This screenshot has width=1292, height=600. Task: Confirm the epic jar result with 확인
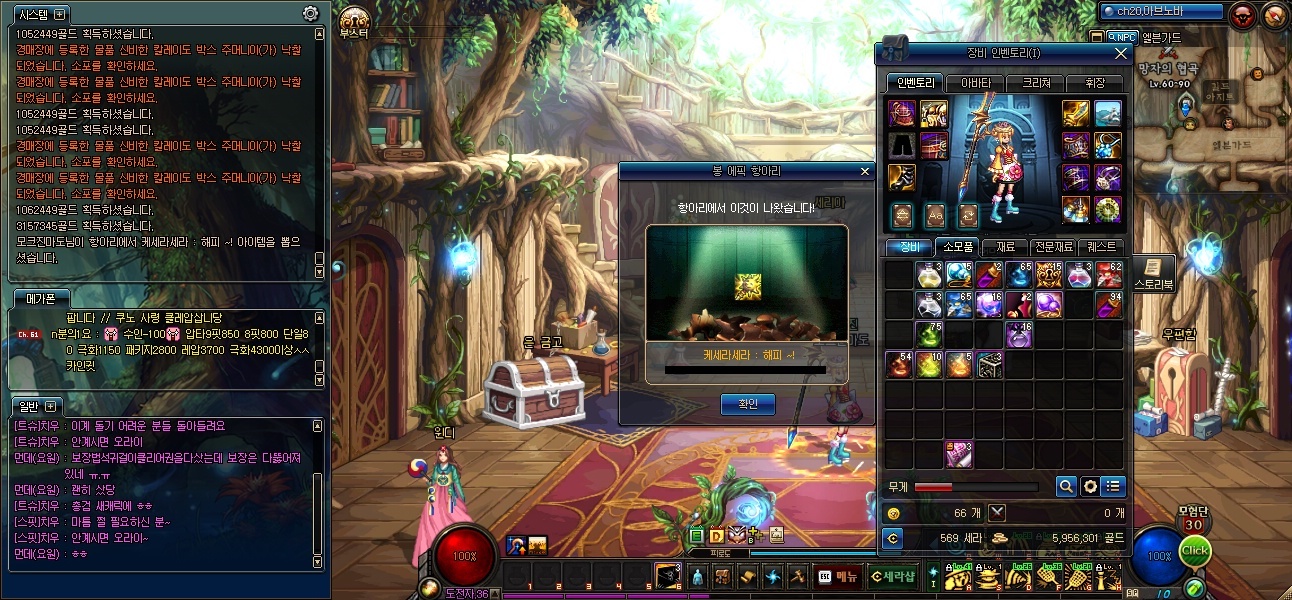[x=748, y=404]
